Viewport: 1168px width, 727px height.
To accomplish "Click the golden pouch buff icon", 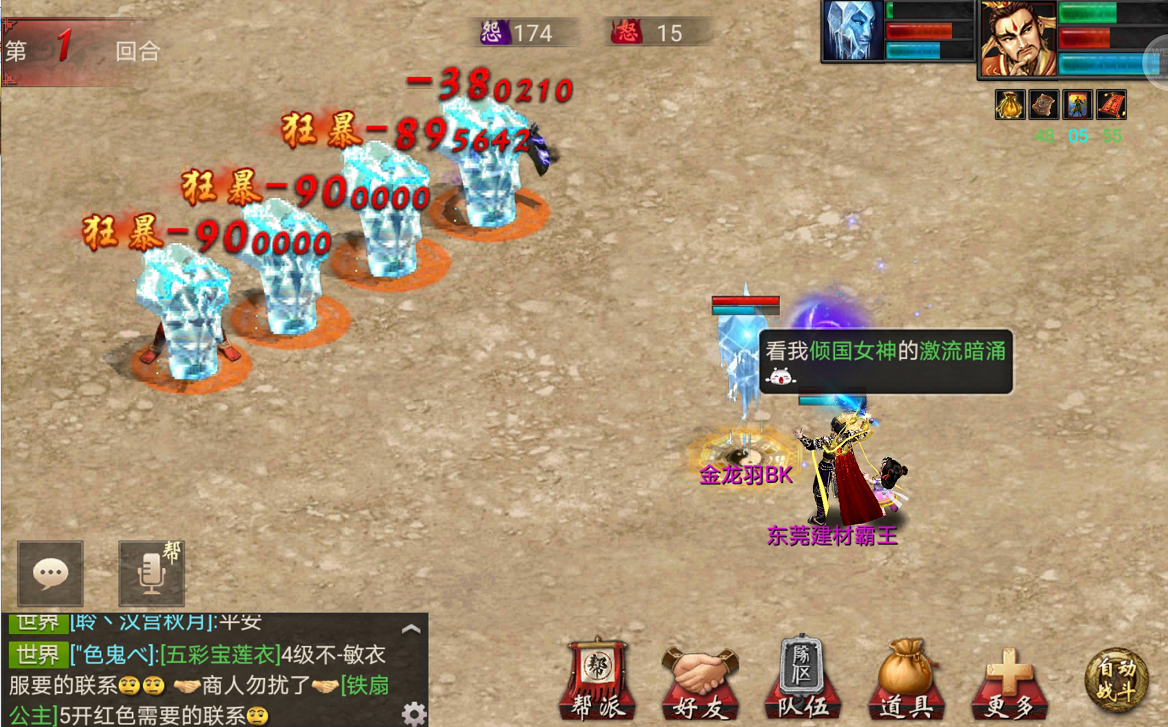I will tap(1010, 104).
